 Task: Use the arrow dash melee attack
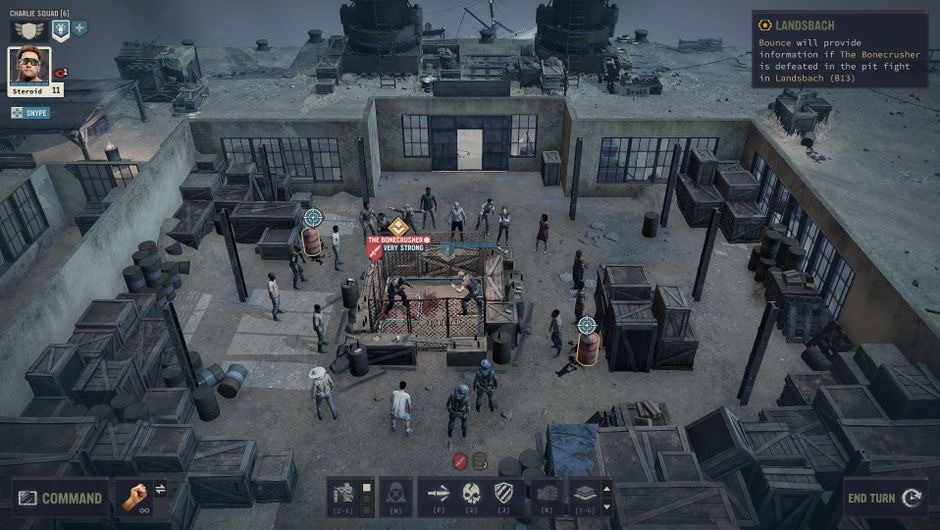point(438,494)
